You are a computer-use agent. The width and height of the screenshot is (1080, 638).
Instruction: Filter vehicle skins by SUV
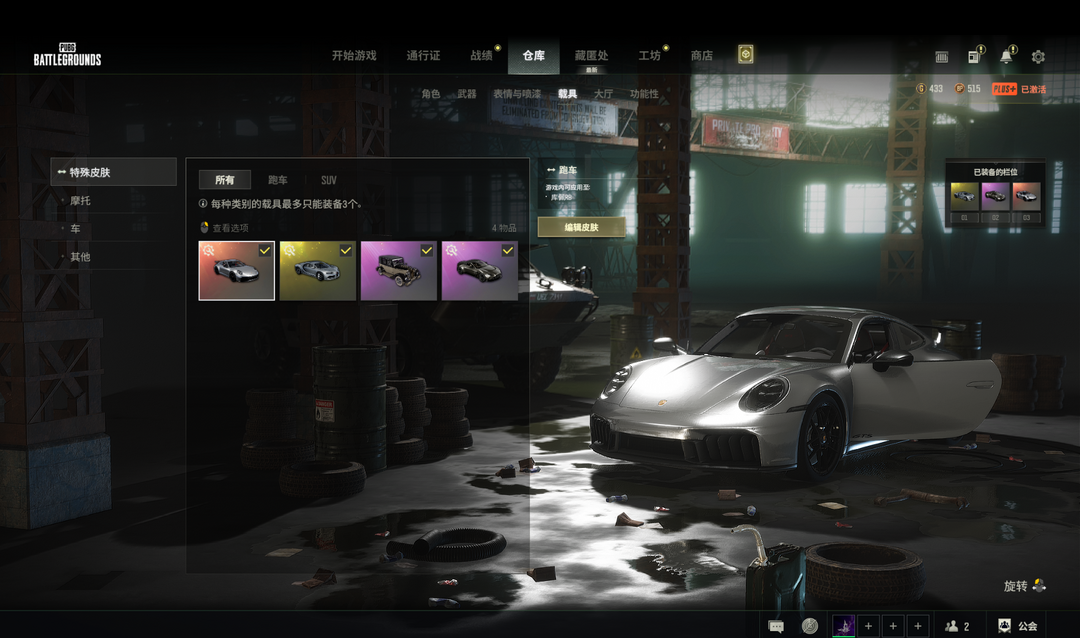328,180
